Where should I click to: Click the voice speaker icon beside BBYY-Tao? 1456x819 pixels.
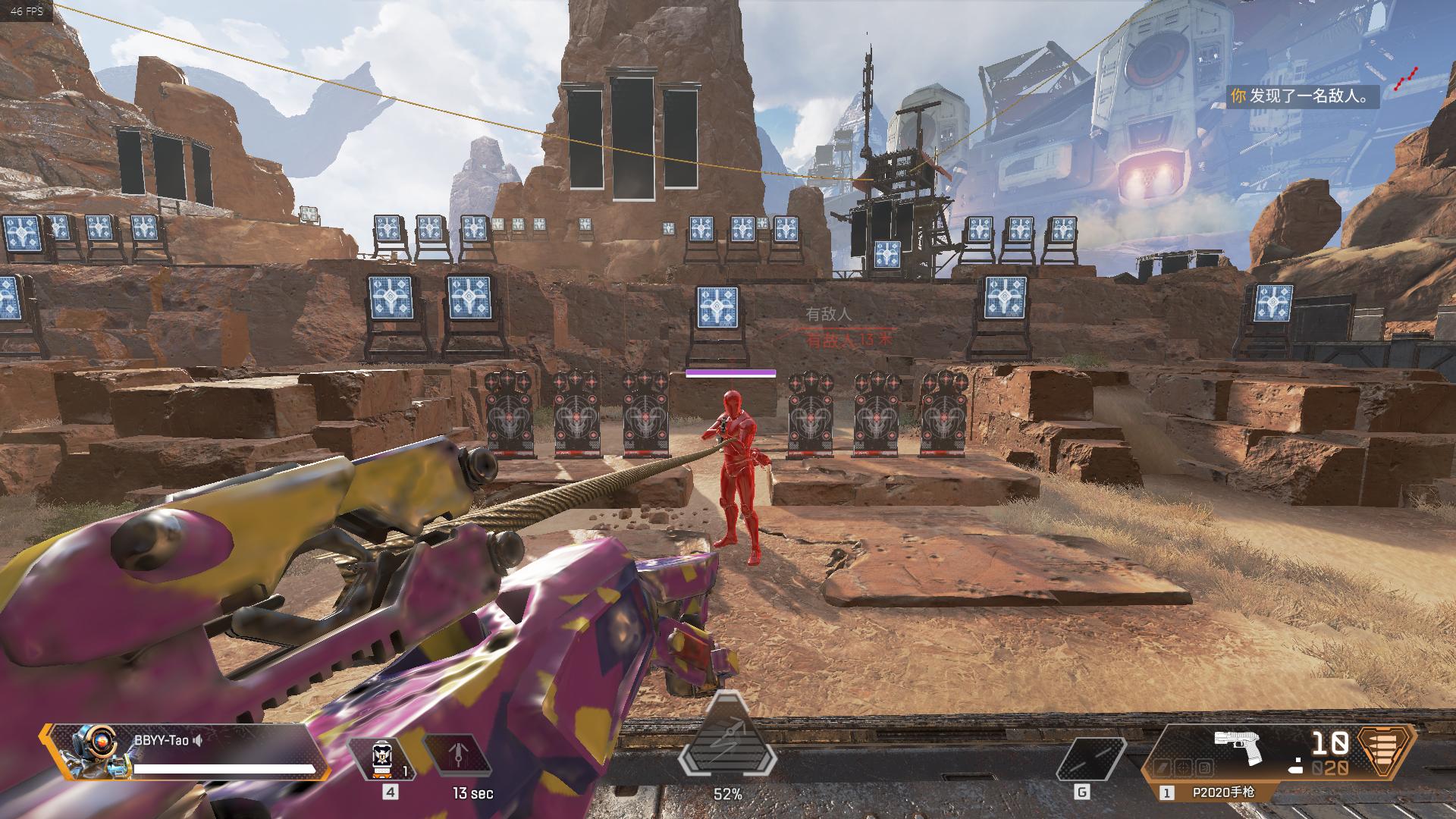click(x=198, y=741)
